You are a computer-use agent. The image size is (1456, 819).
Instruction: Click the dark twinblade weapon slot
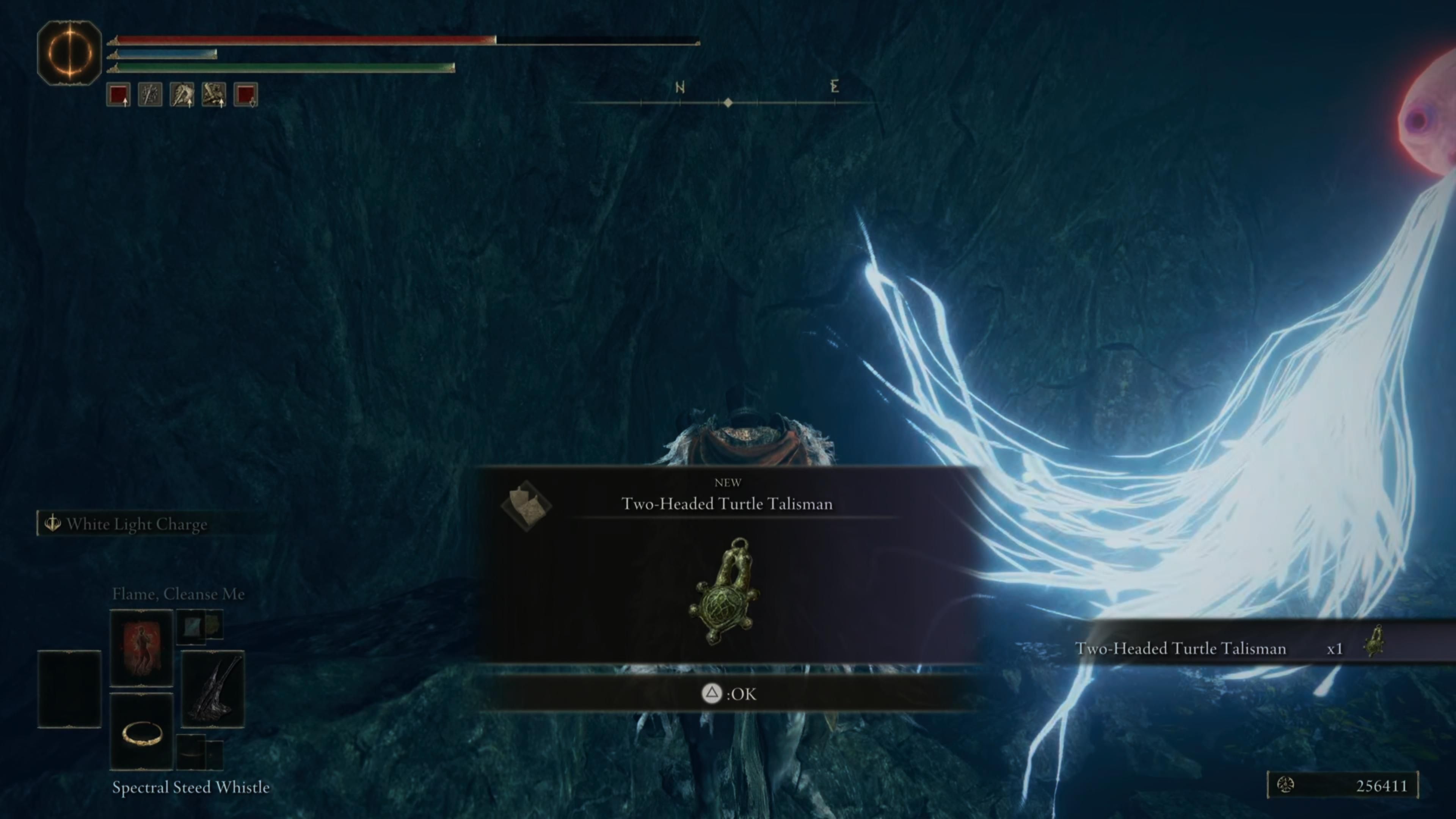212,689
